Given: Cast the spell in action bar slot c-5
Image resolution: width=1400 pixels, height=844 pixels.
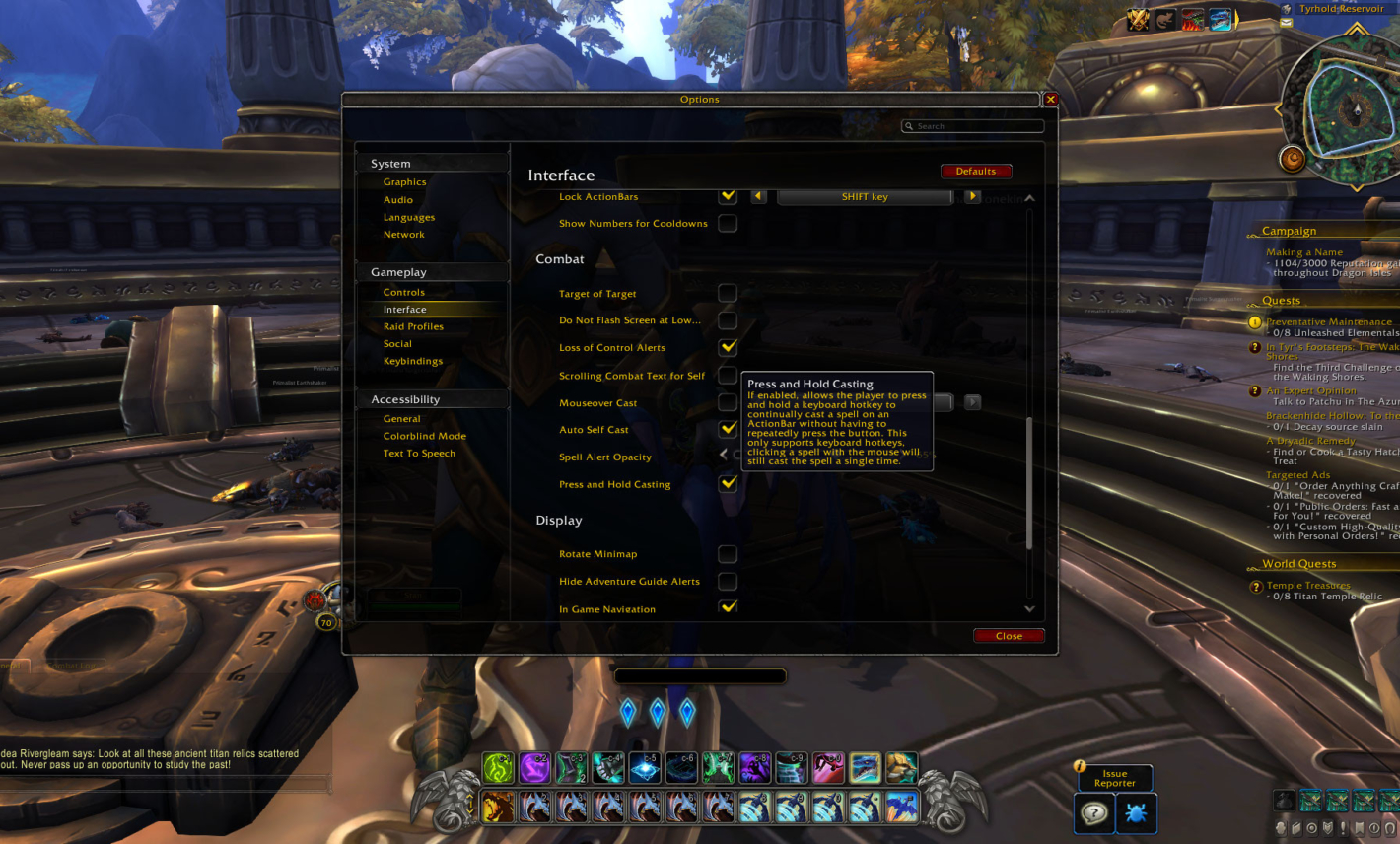Looking at the screenshot, I should 645,767.
